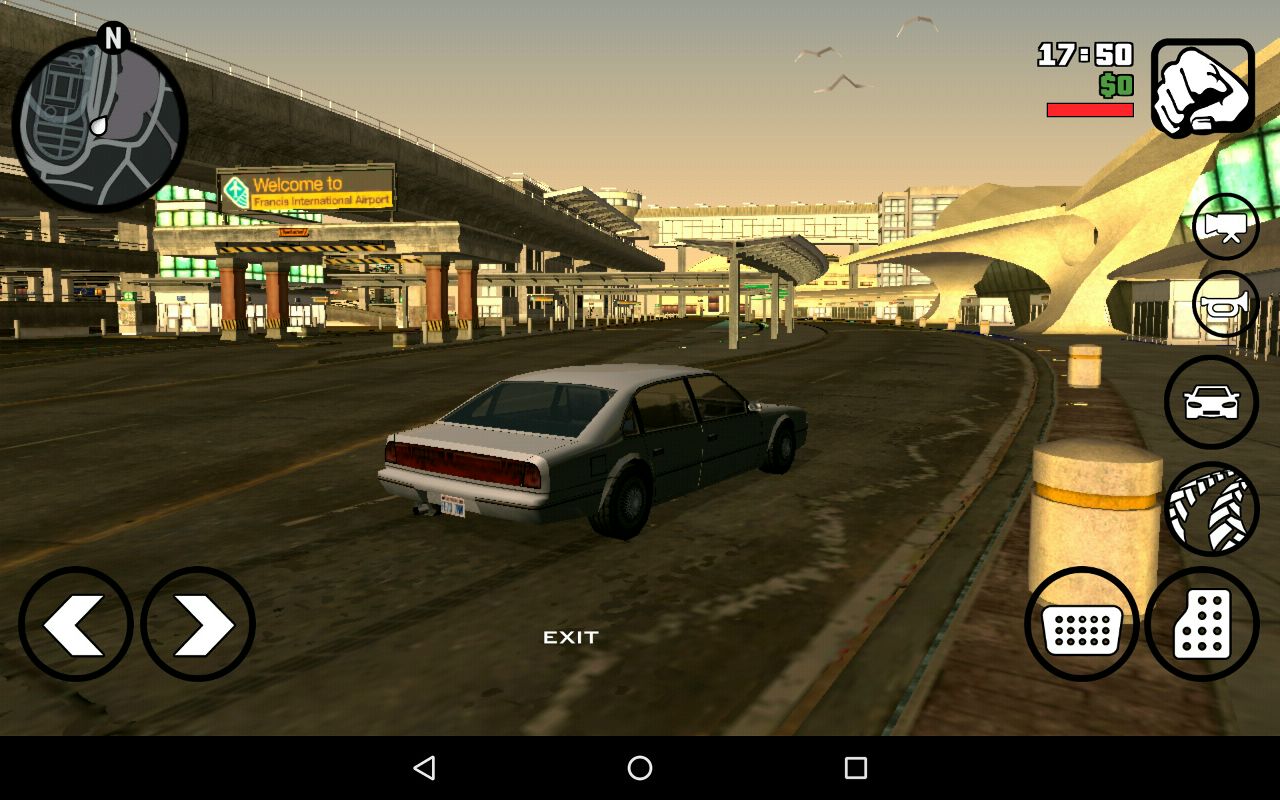Tap the car icon button
This screenshot has height=800, width=1280.
click(1211, 402)
